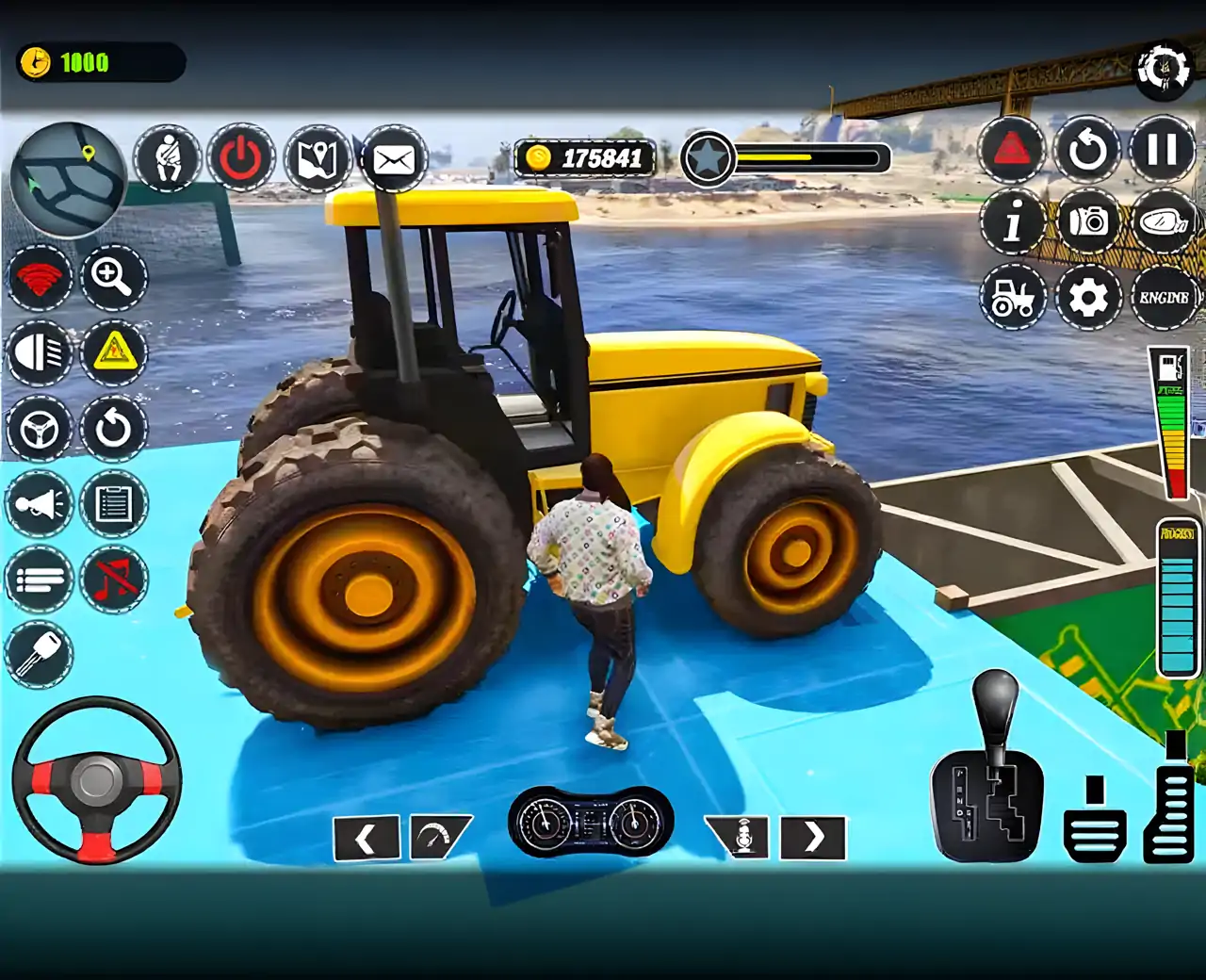Tap the red power button

tap(241, 158)
